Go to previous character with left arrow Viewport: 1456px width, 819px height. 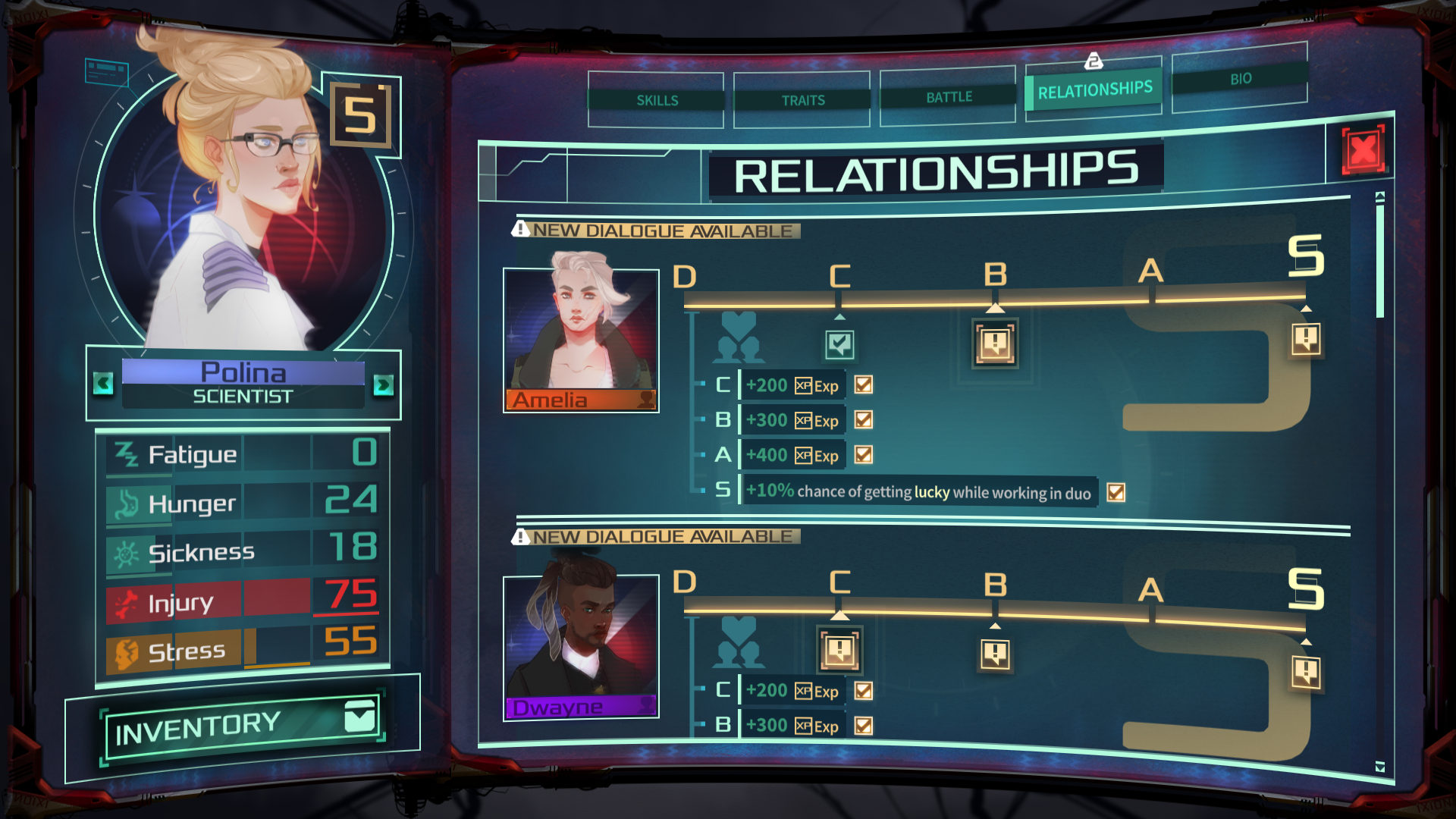(x=104, y=383)
